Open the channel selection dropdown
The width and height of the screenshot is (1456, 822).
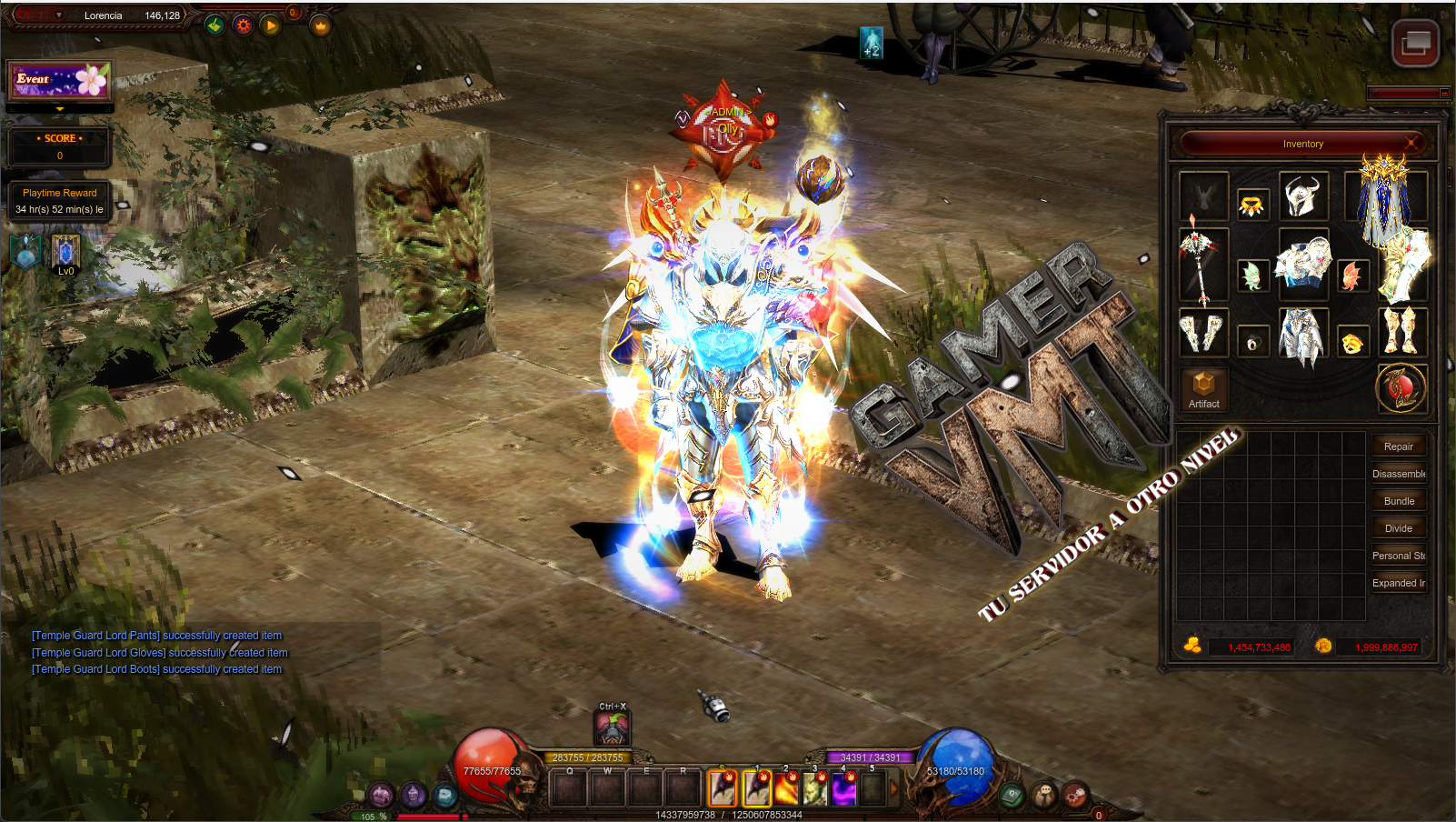coord(39,15)
